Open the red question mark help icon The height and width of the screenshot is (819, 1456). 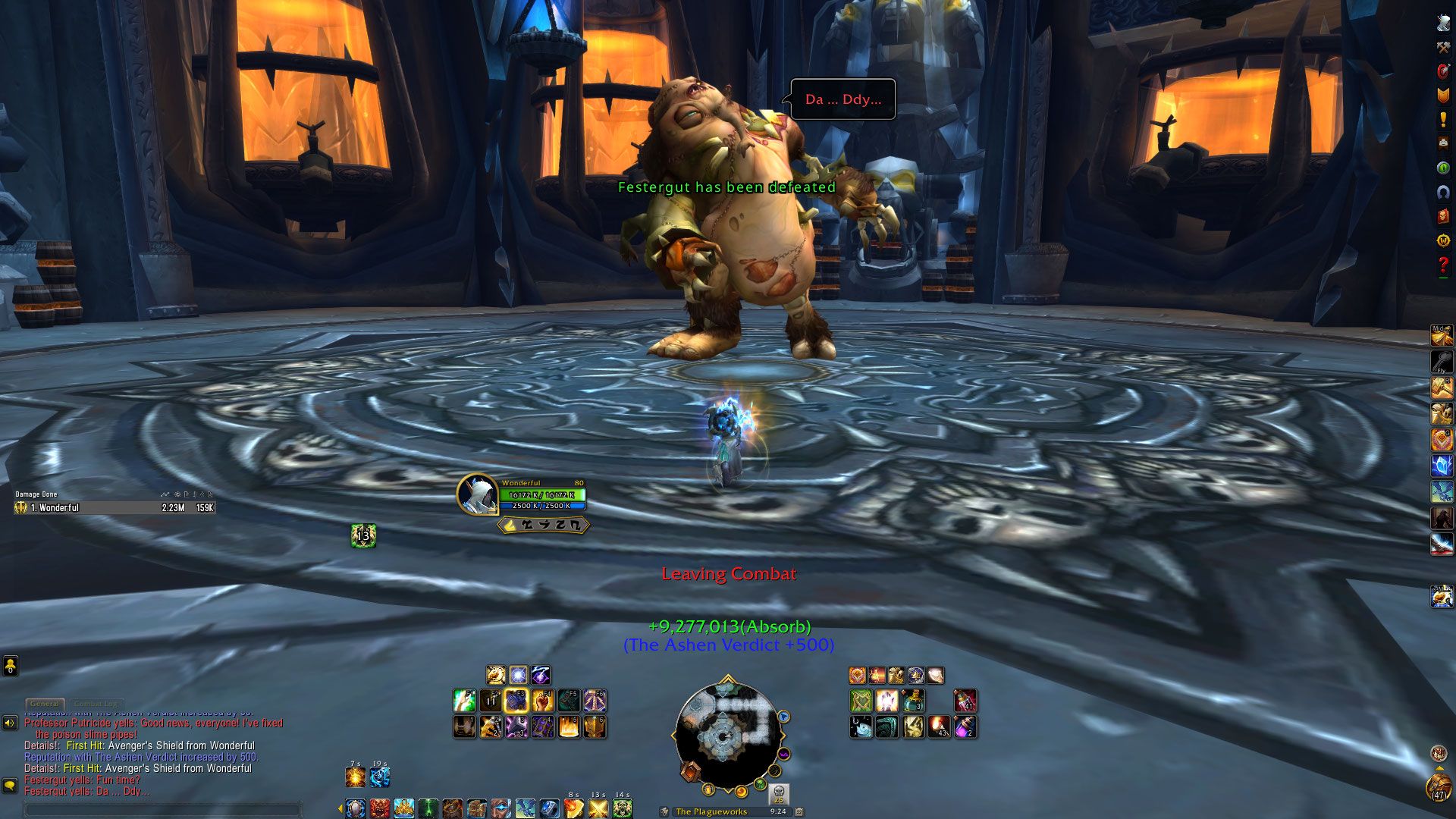[1443, 265]
